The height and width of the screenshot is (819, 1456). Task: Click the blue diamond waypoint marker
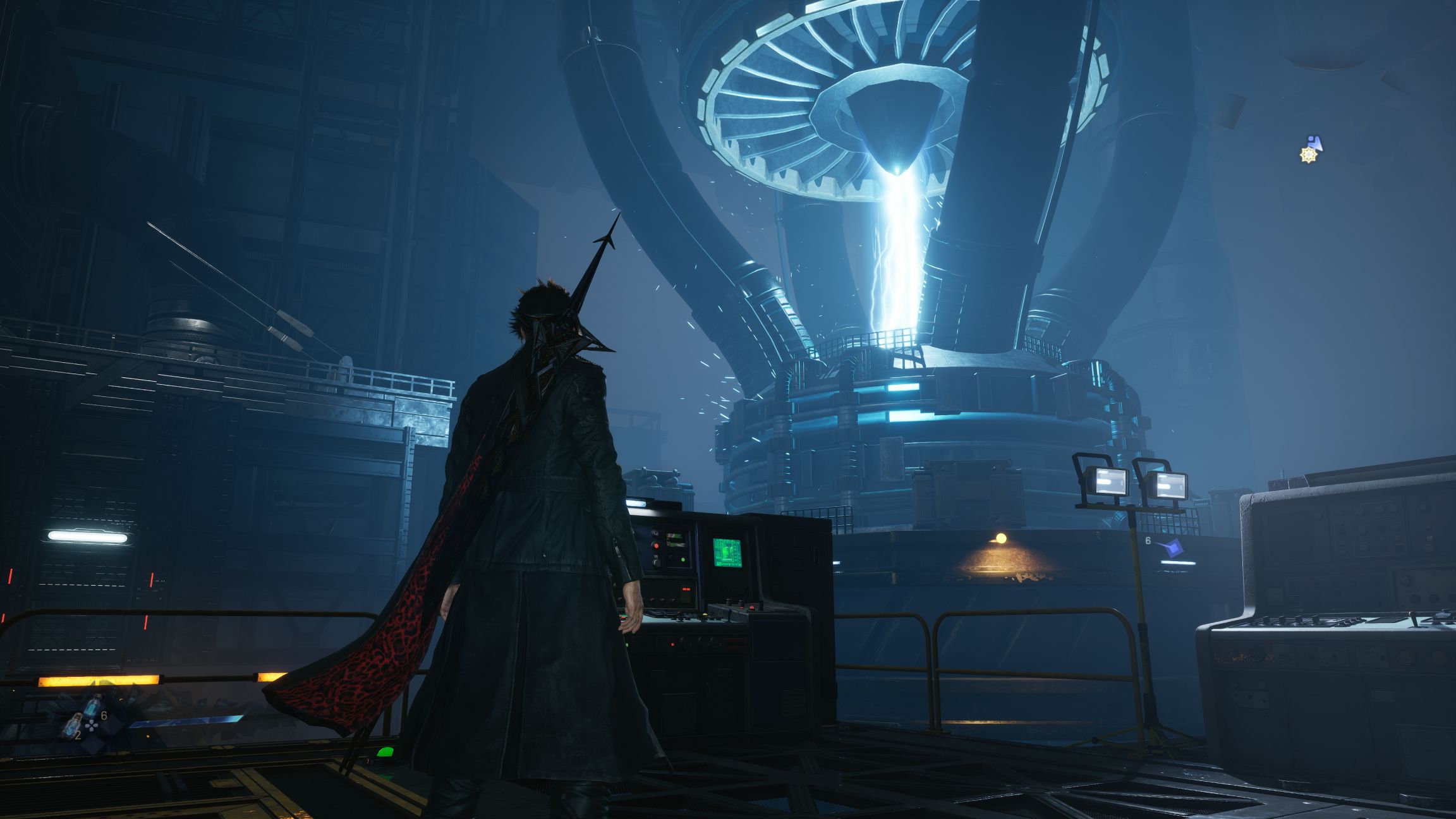(1176, 548)
